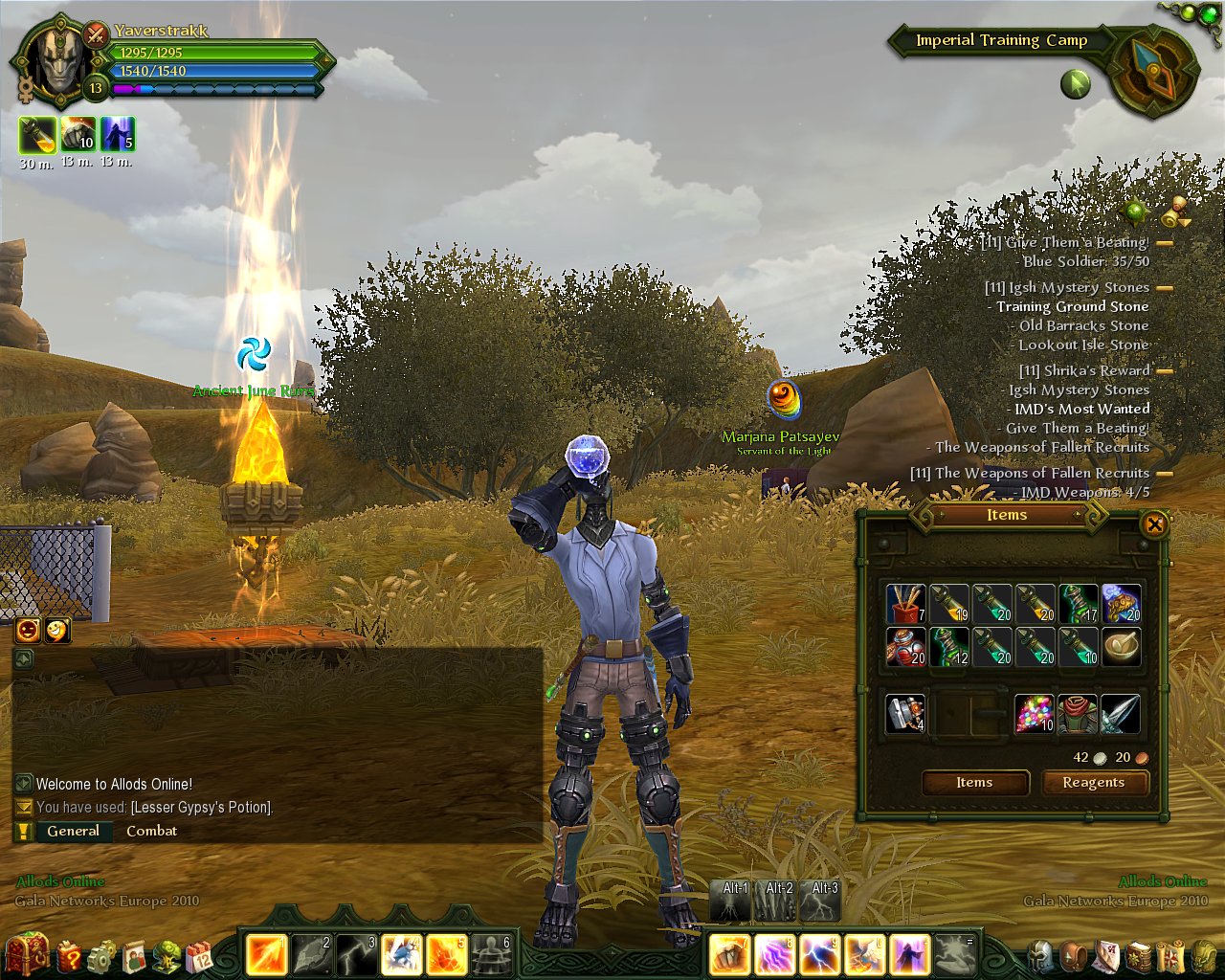The width and height of the screenshot is (1225, 980).
Task: Open the question mark help book
Action: click(x=69, y=955)
